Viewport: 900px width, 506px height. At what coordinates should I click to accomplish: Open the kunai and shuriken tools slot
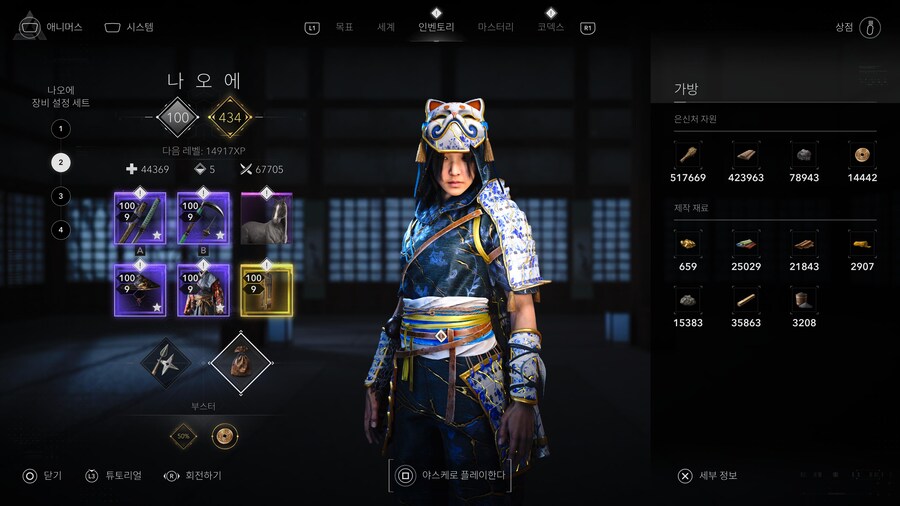[166, 362]
